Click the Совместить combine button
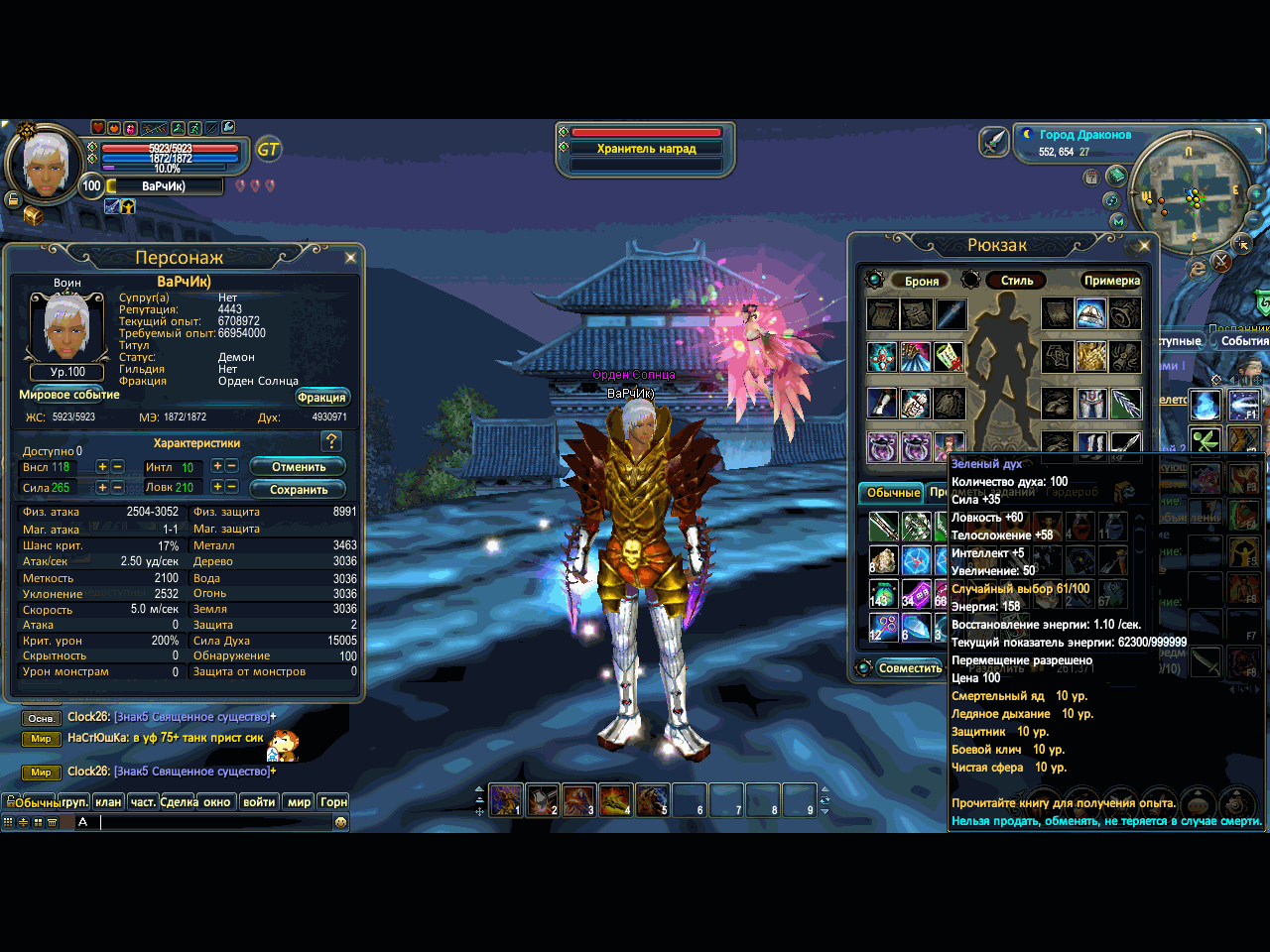Image resolution: width=1270 pixels, height=952 pixels. click(x=909, y=668)
